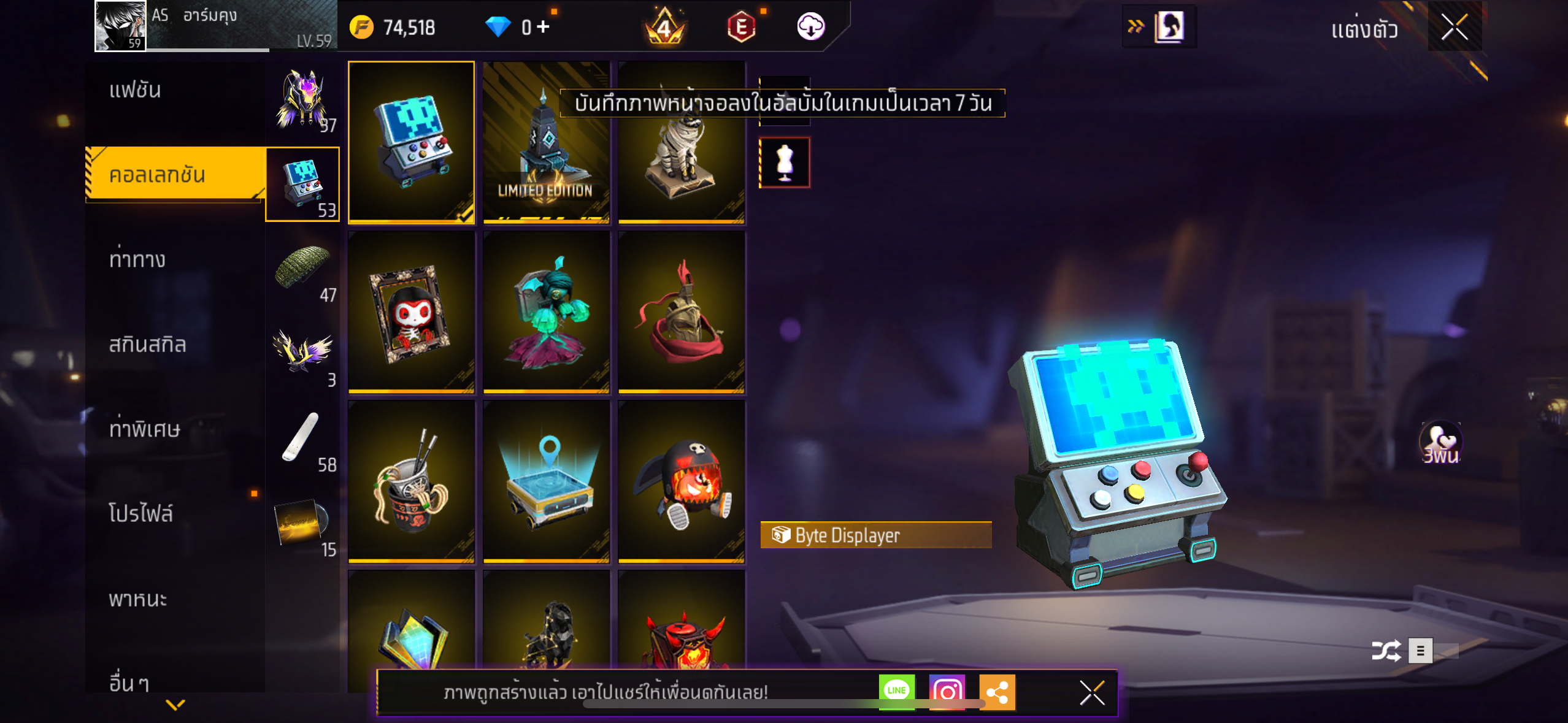Share the screenshot via LINE
1568x723 pixels.
tap(896, 691)
